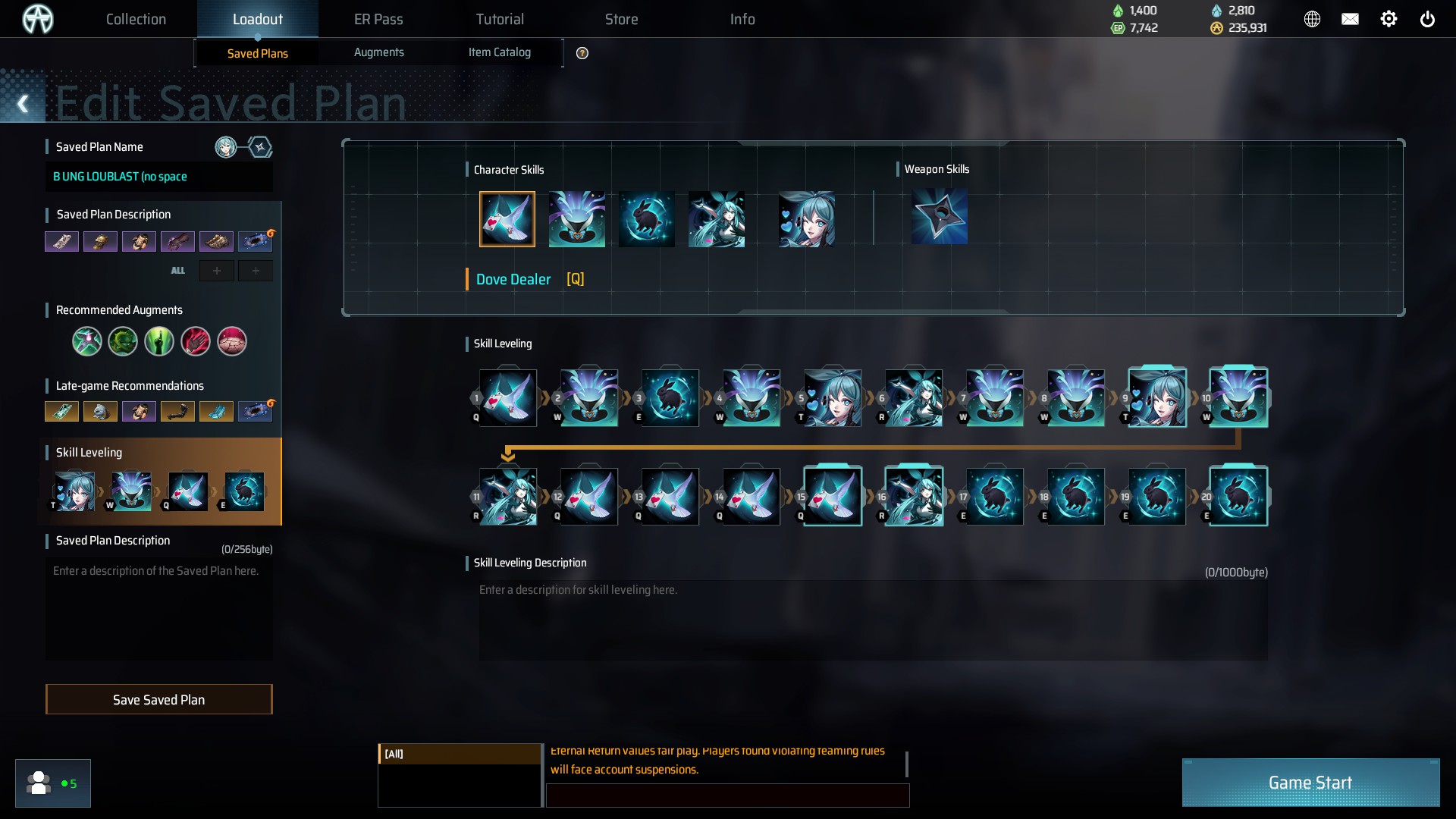This screenshot has width=1456, height=819.
Task: Type in the Skill Leveling Description box
Action: click(872, 620)
